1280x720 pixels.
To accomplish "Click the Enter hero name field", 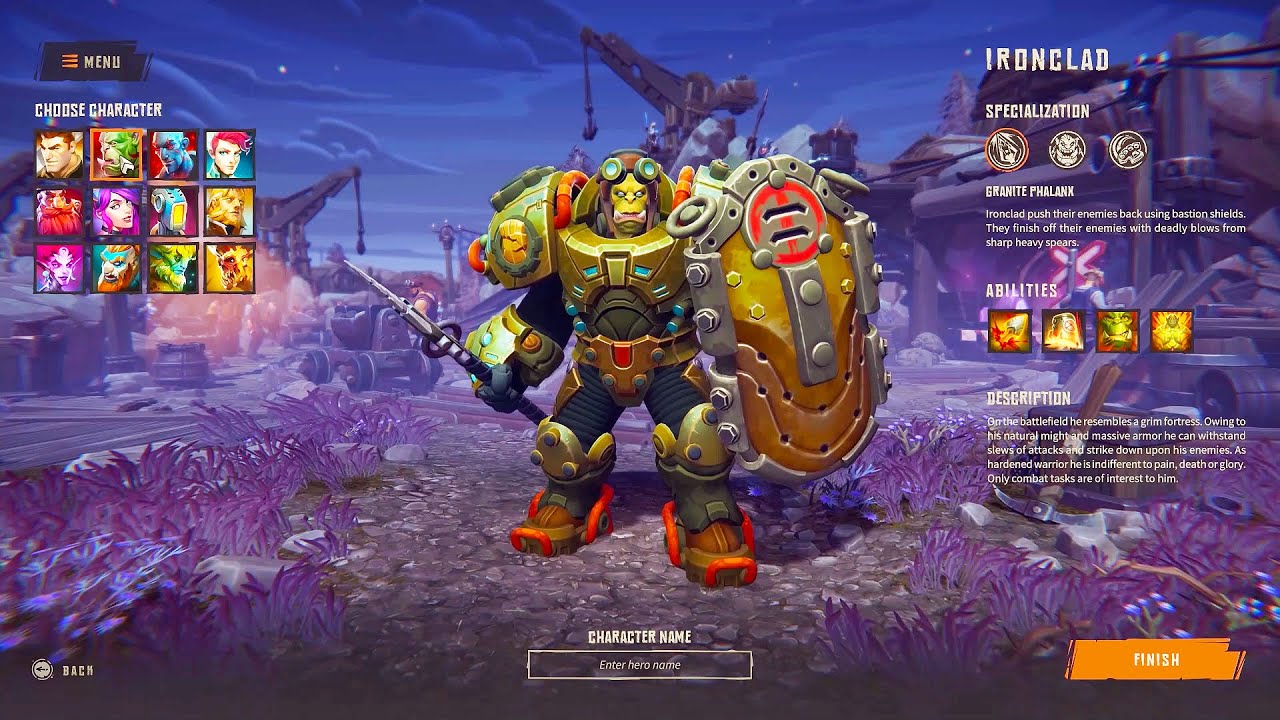I will point(640,665).
